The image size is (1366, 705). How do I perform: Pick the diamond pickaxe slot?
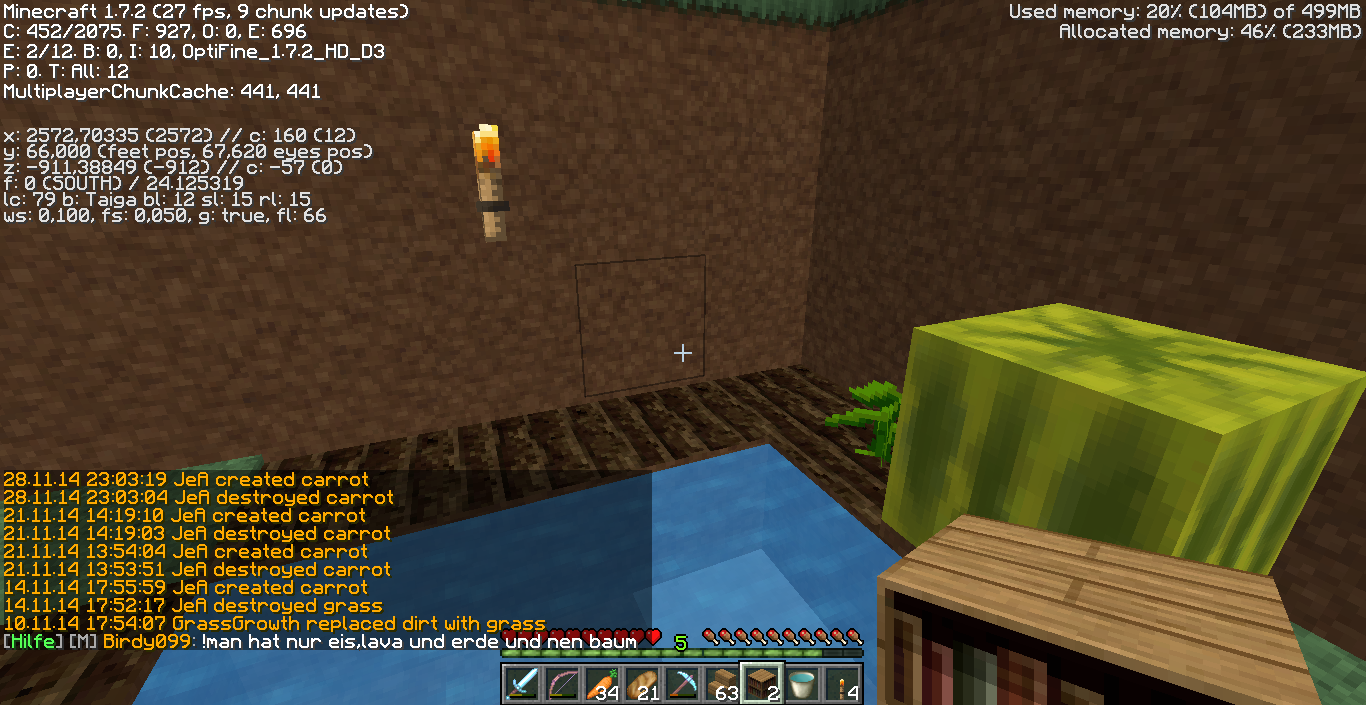[x=683, y=684]
